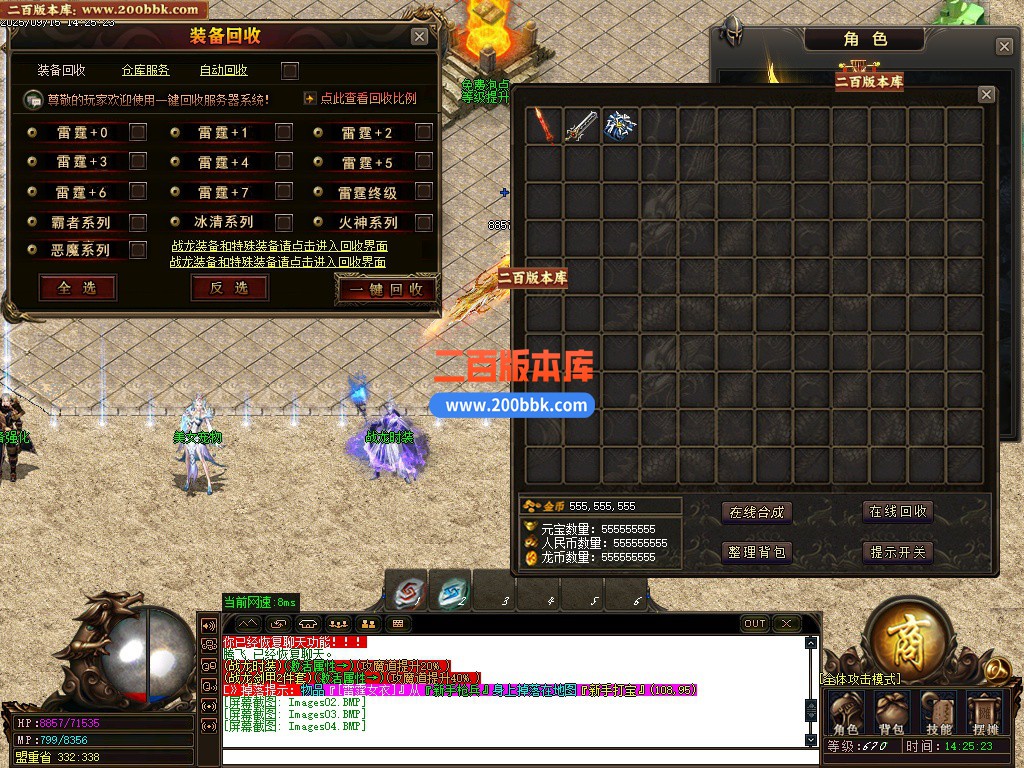Close the 装备回收 recycle window
The image size is (1024, 768).
[419, 36]
